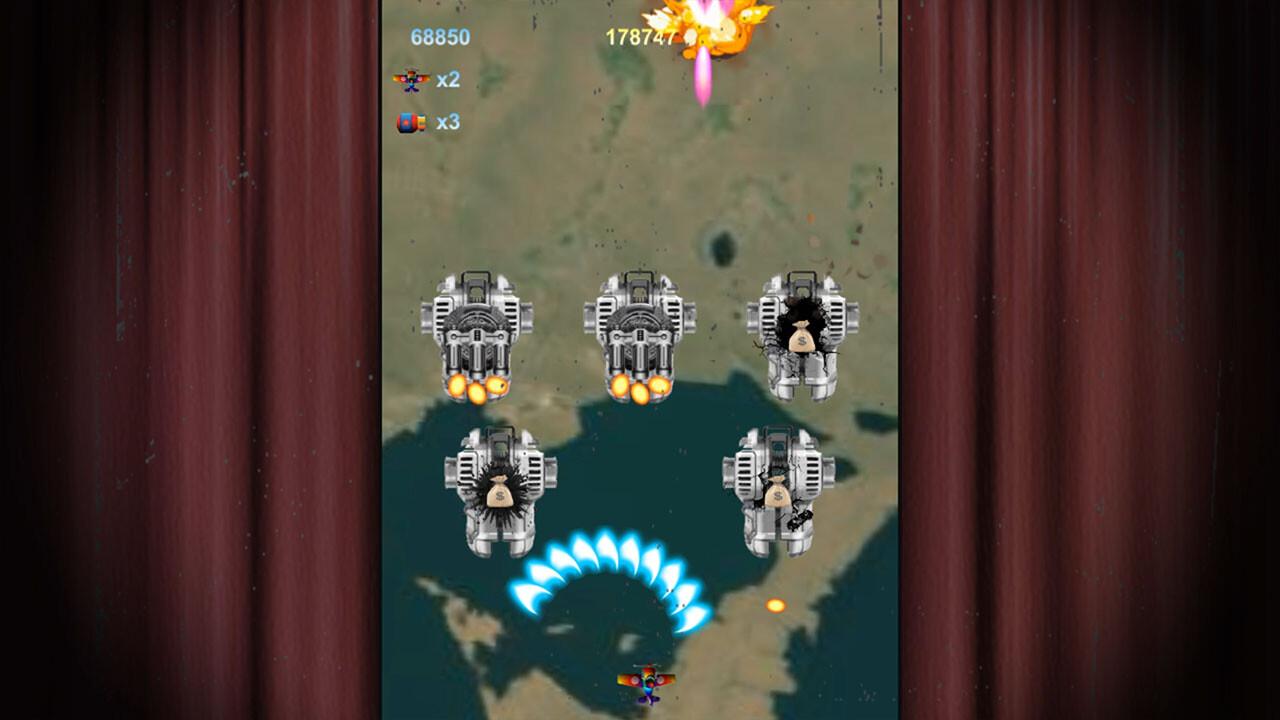Click the money bag on the top-right turret
Image resolution: width=1280 pixels, height=720 pixels.
(x=802, y=339)
